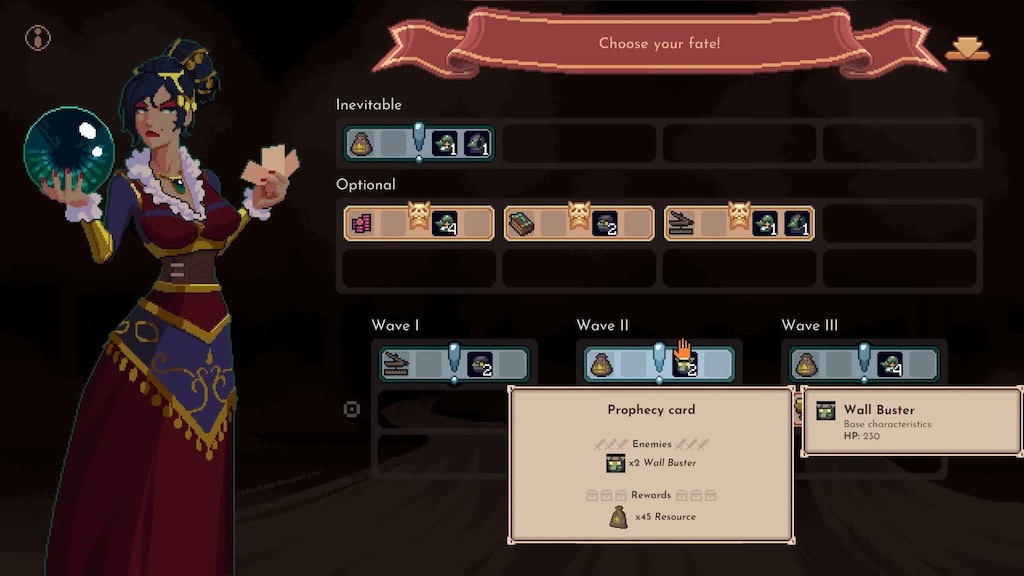The image size is (1024, 576).
Task: Select the Optional card with the anvil reward
Action: point(739,223)
